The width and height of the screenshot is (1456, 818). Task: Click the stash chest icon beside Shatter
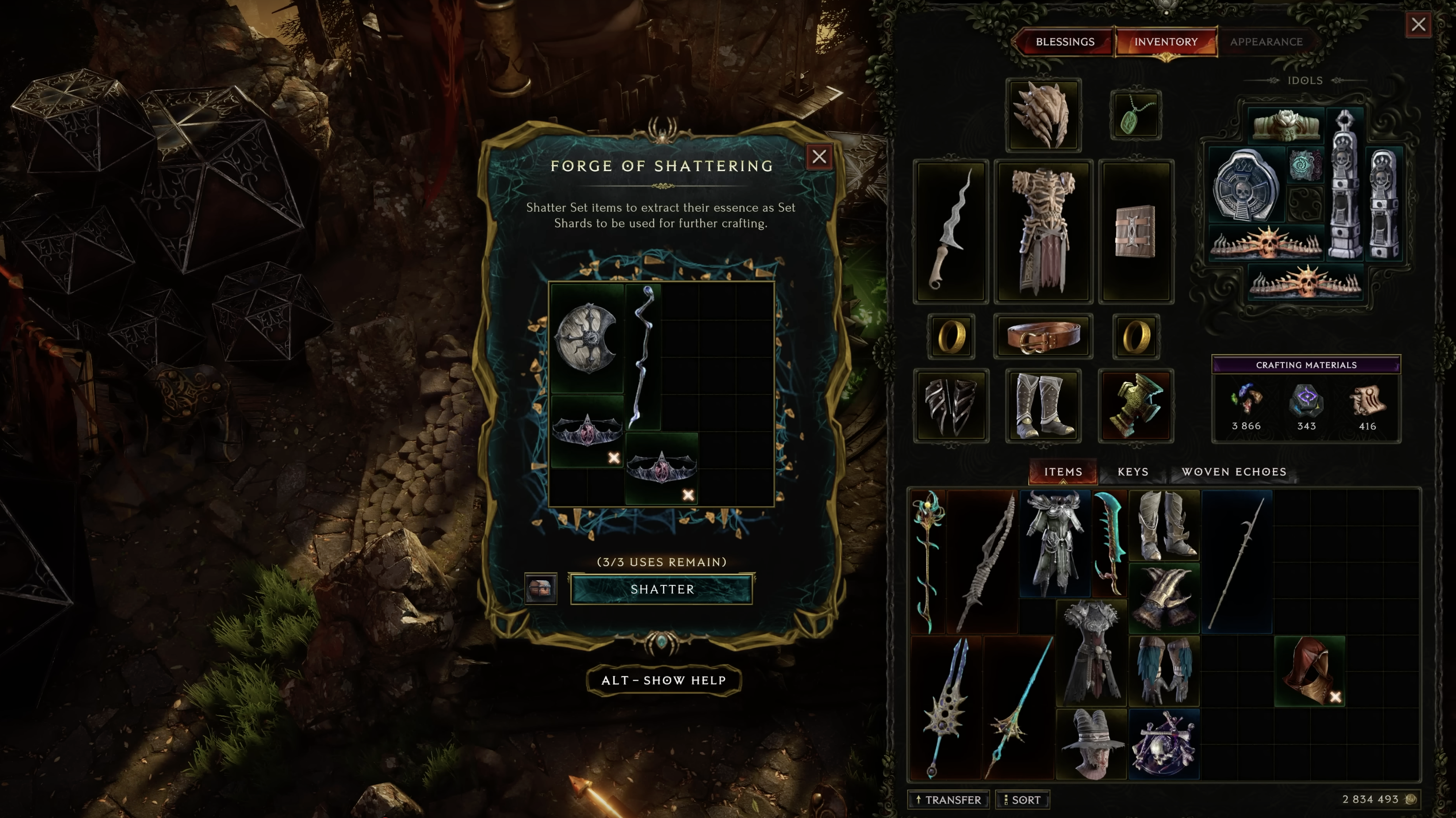click(540, 589)
